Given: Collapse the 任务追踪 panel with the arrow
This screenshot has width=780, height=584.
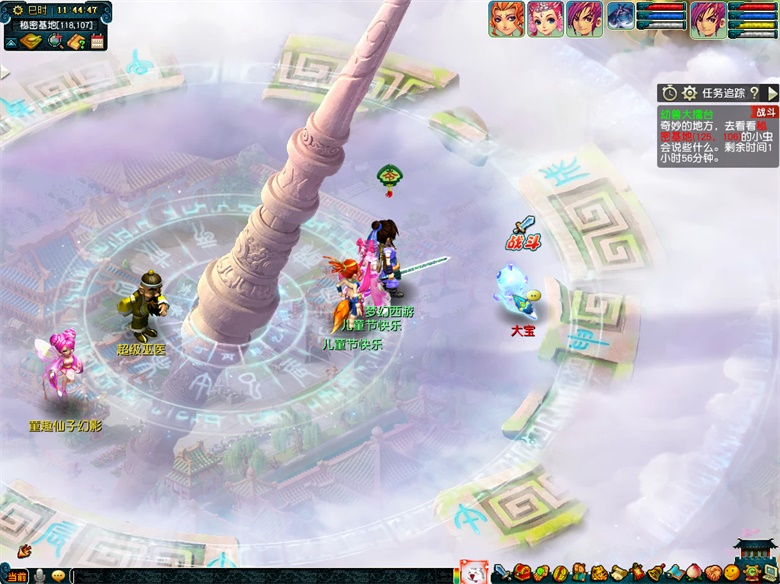Looking at the screenshot, I should pos(771,93).
